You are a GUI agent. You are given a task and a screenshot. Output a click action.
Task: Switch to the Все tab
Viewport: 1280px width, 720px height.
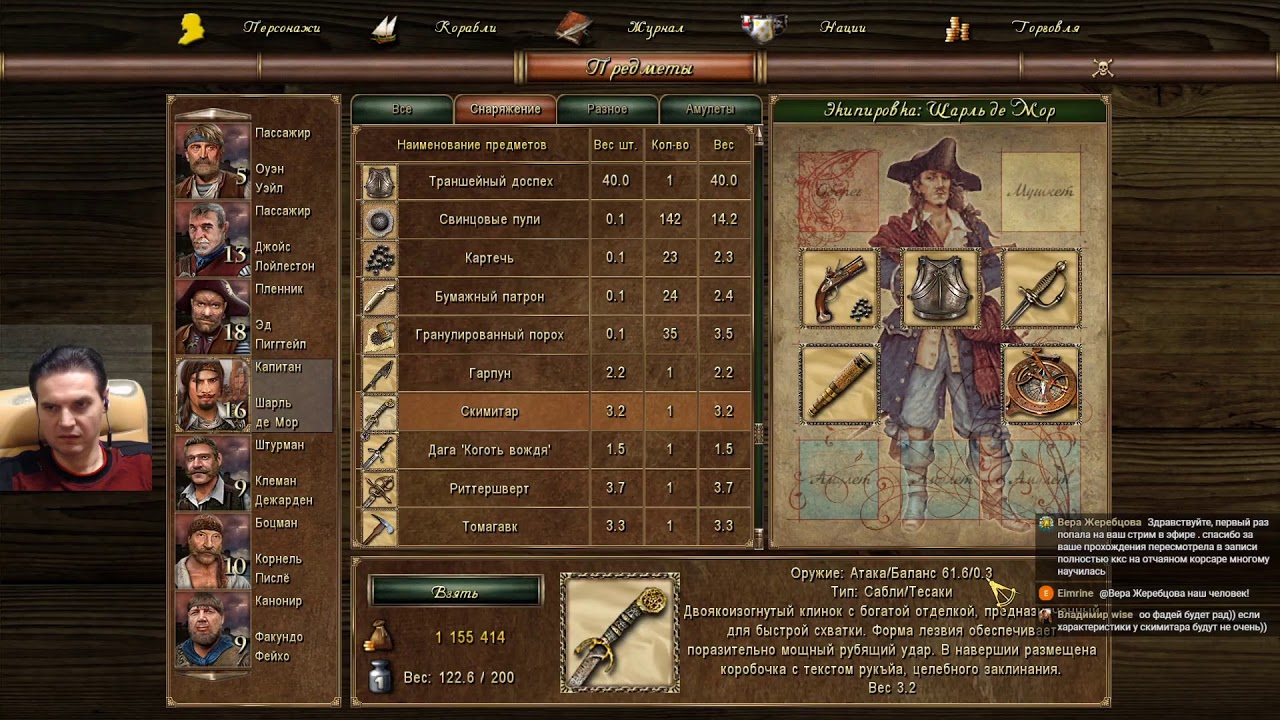point(402,109)
